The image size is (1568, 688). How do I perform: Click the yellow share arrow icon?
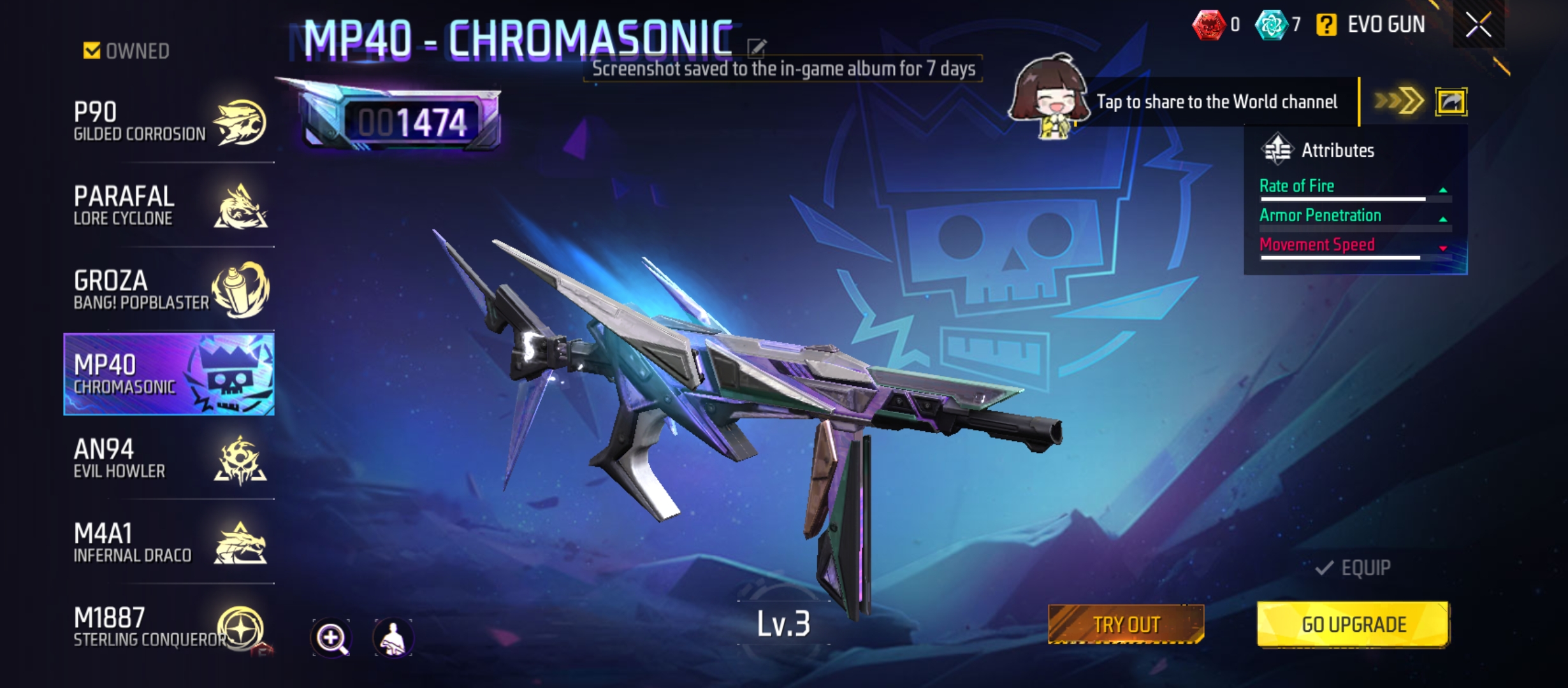coord(1451,102)
